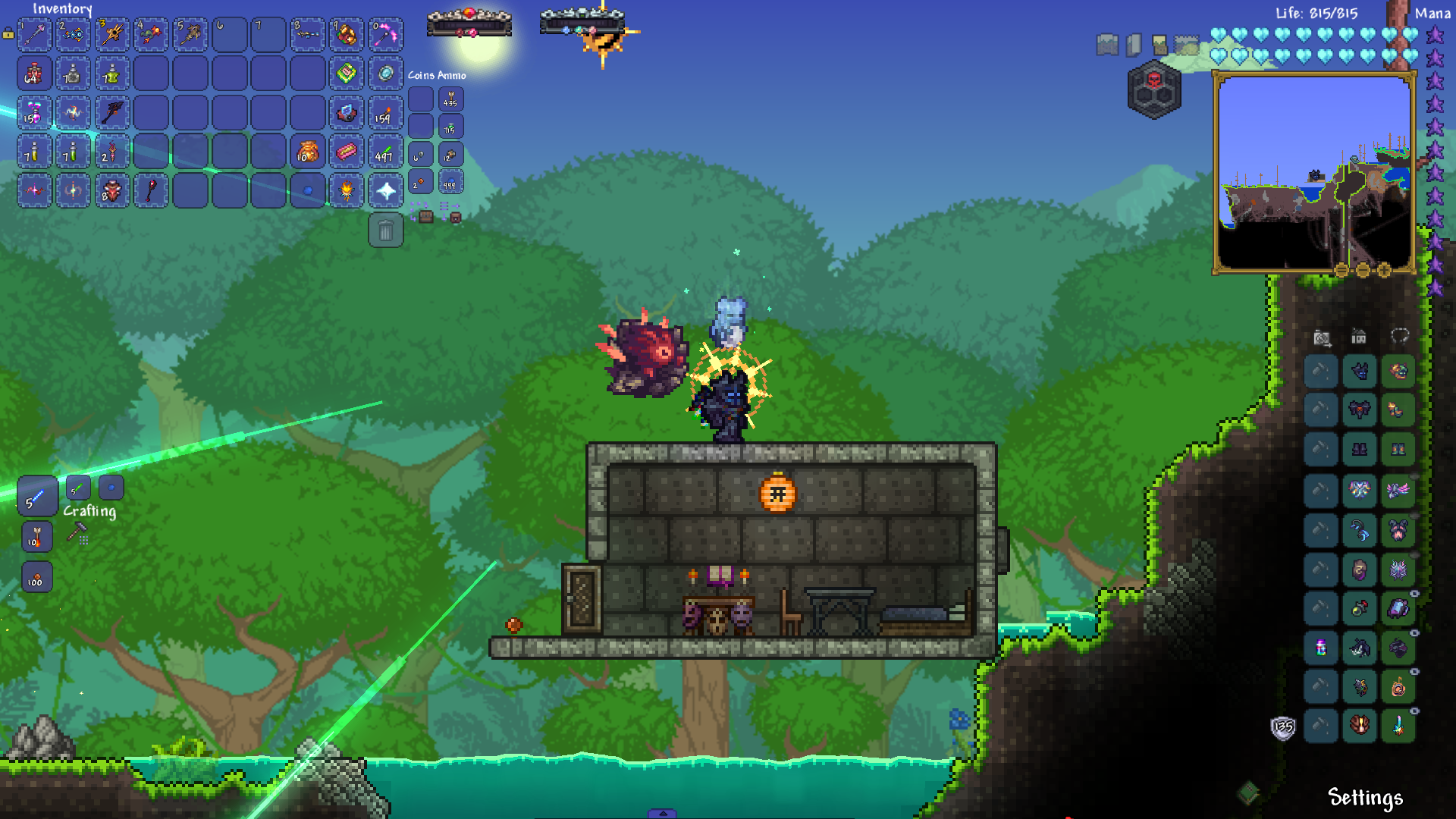Viewport: 1456px width, 819px height.
Task: Open the crafting hammer window toggle
Action: [x=77, y=532]
